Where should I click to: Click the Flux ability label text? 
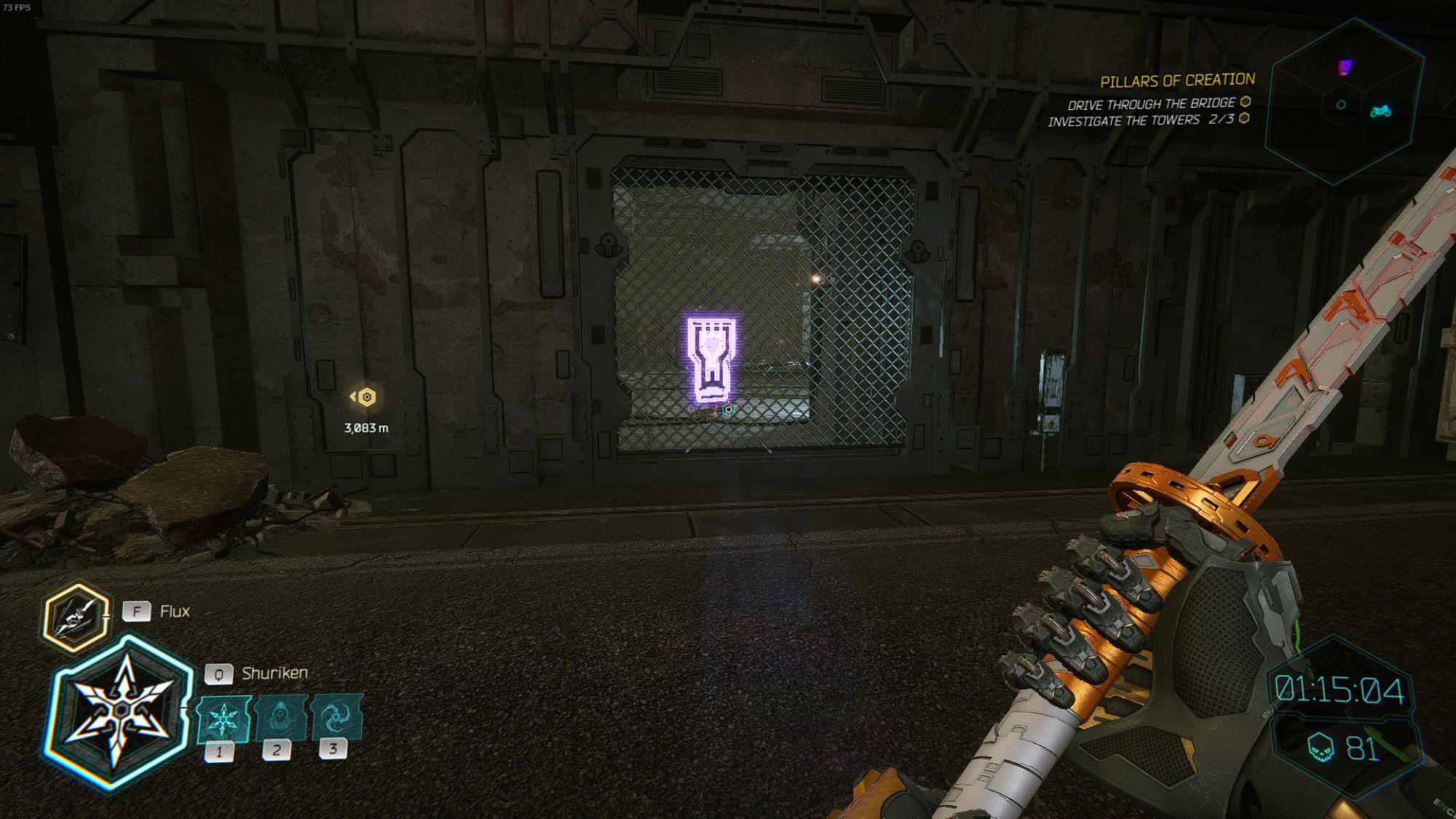[175, 612]
